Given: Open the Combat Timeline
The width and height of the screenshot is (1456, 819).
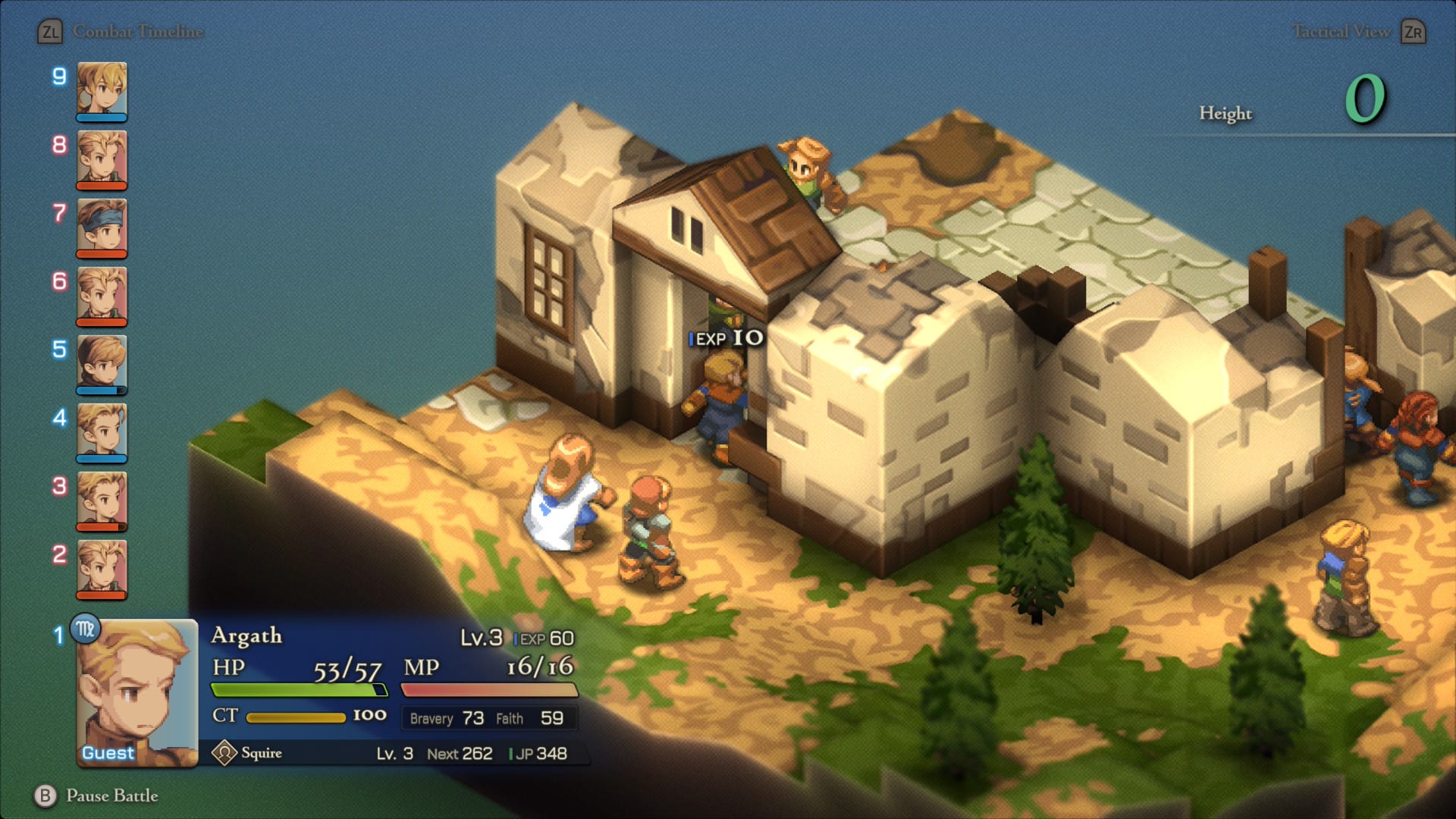Looking at the screenshot, I should point(138,32).
